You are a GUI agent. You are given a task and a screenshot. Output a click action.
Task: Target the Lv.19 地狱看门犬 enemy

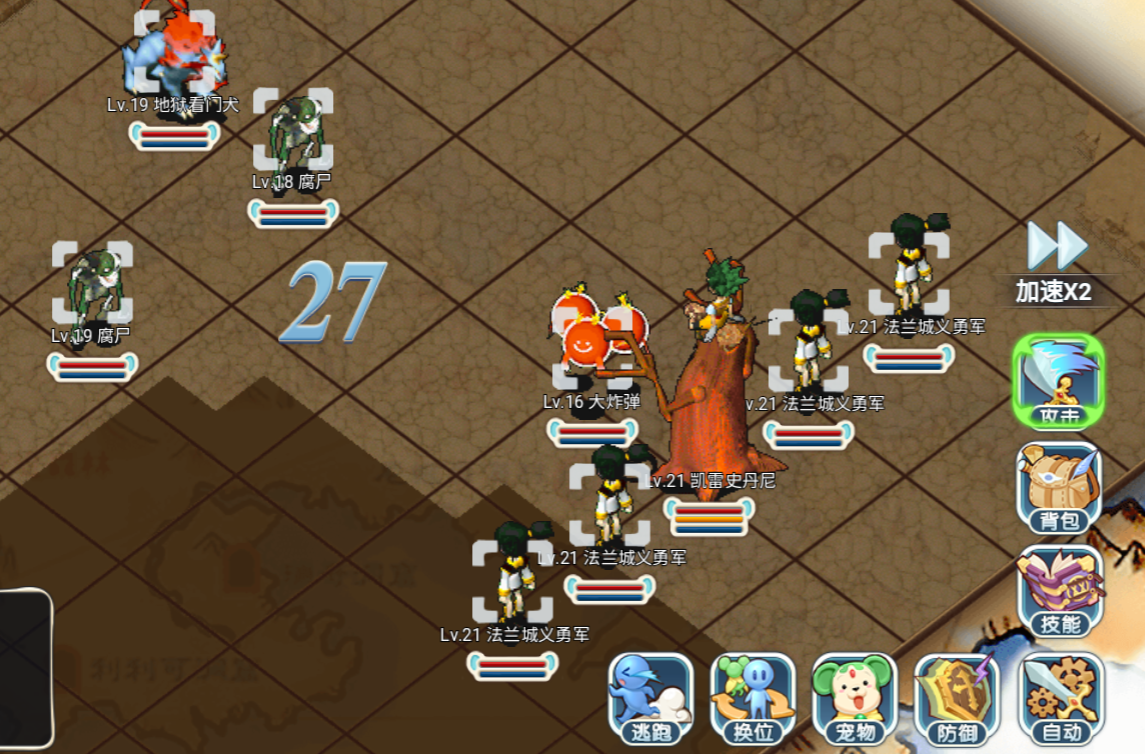[x=174, y=55]
